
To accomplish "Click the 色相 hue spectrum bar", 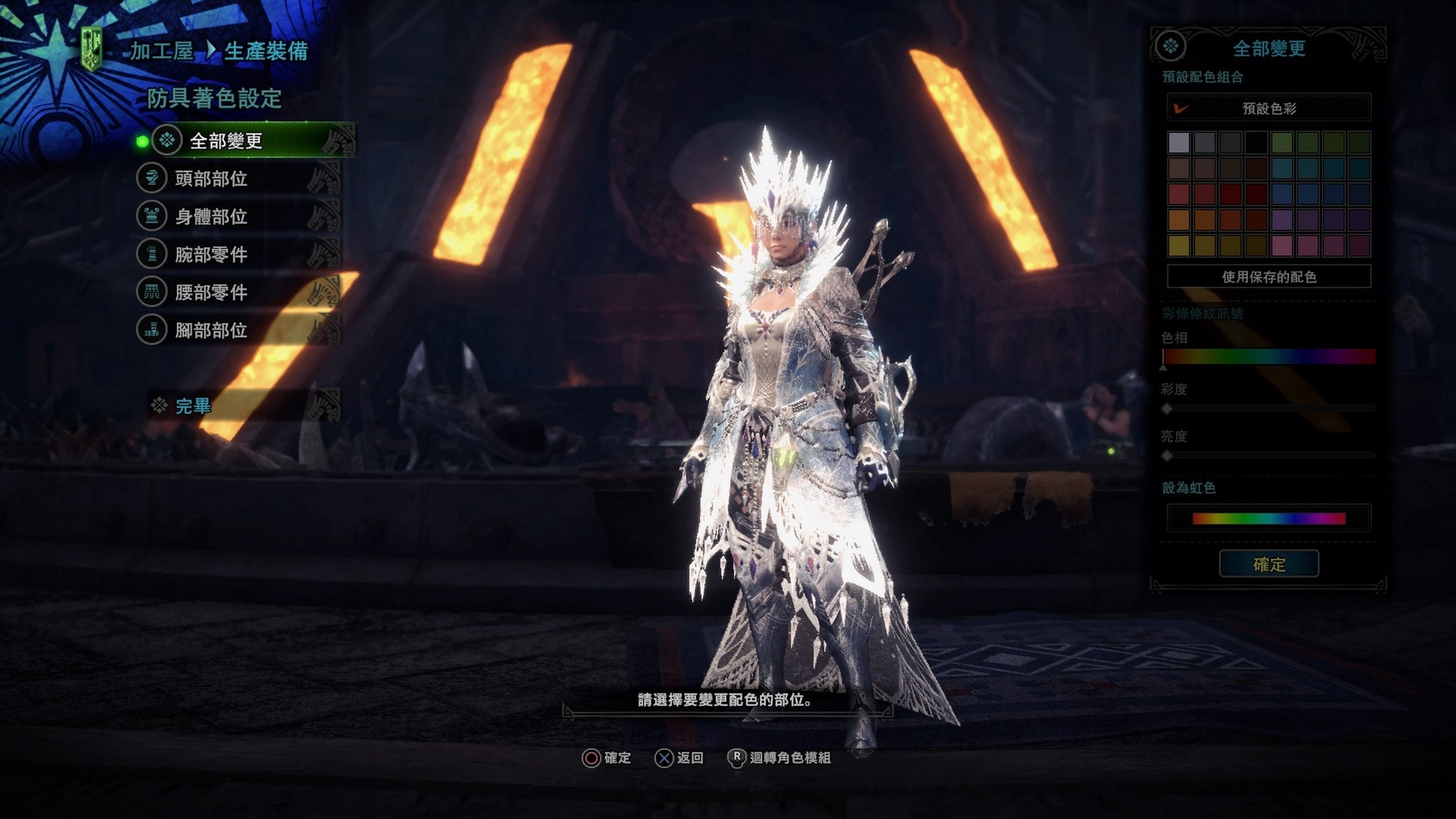I will 1269,356.
